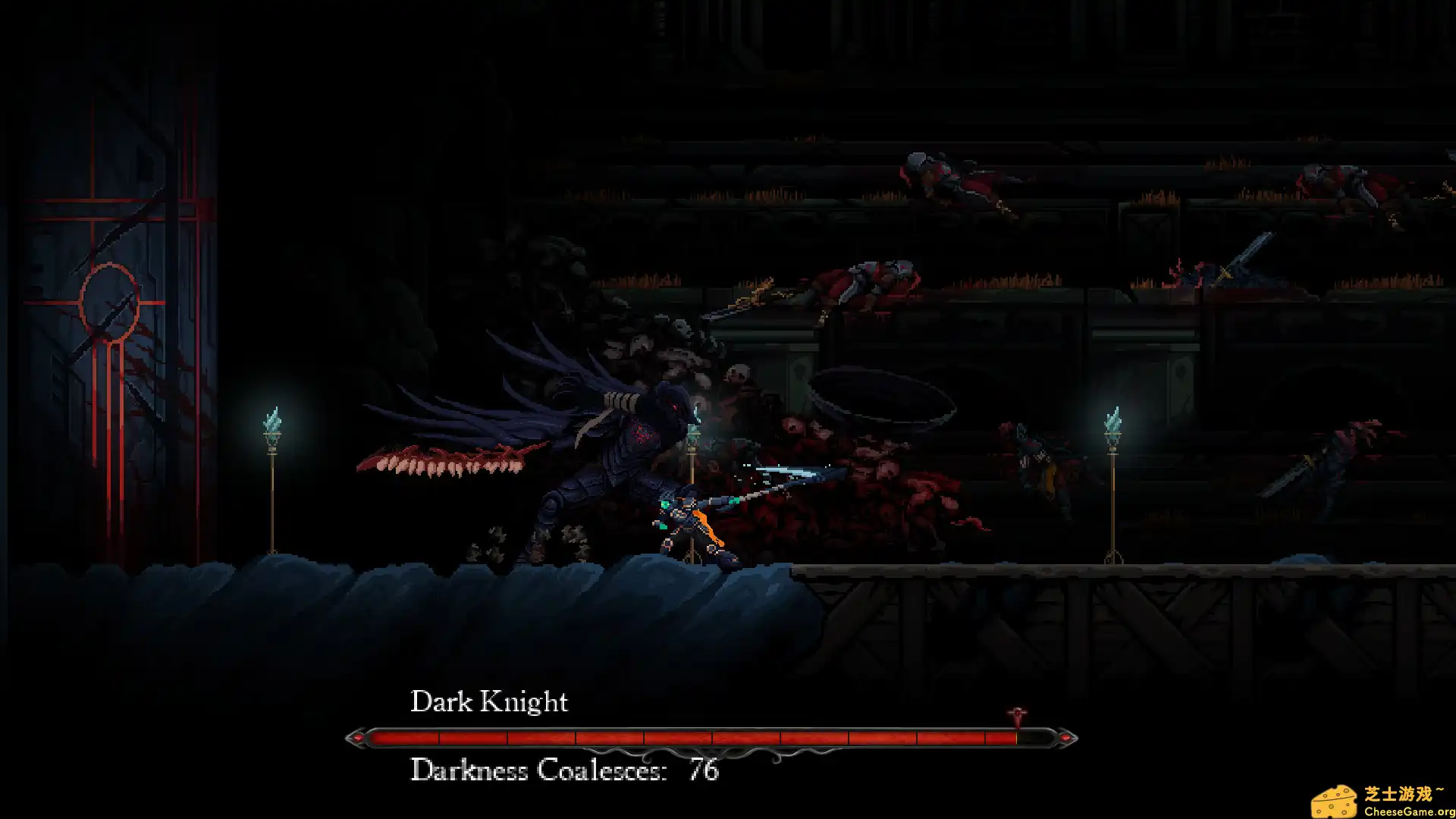Select the player character wielding the glowing sword
1456x819 pixels.
686,516
